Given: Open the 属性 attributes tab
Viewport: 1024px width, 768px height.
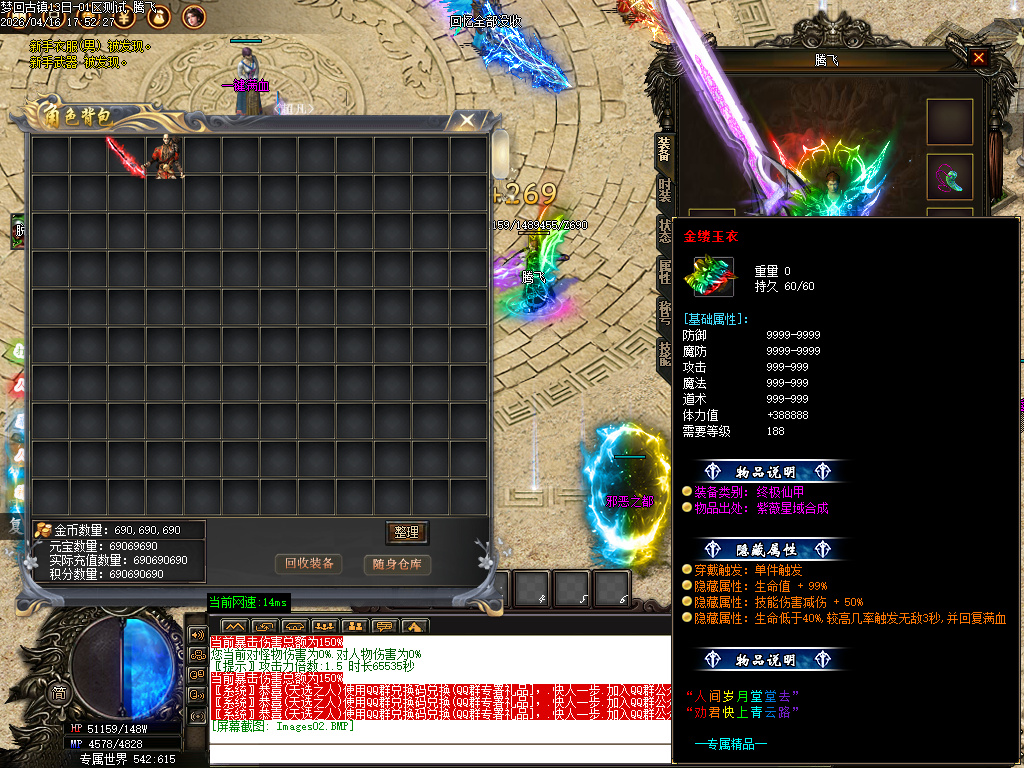Looking at the screenshot, I should click(x=664, y=271).
